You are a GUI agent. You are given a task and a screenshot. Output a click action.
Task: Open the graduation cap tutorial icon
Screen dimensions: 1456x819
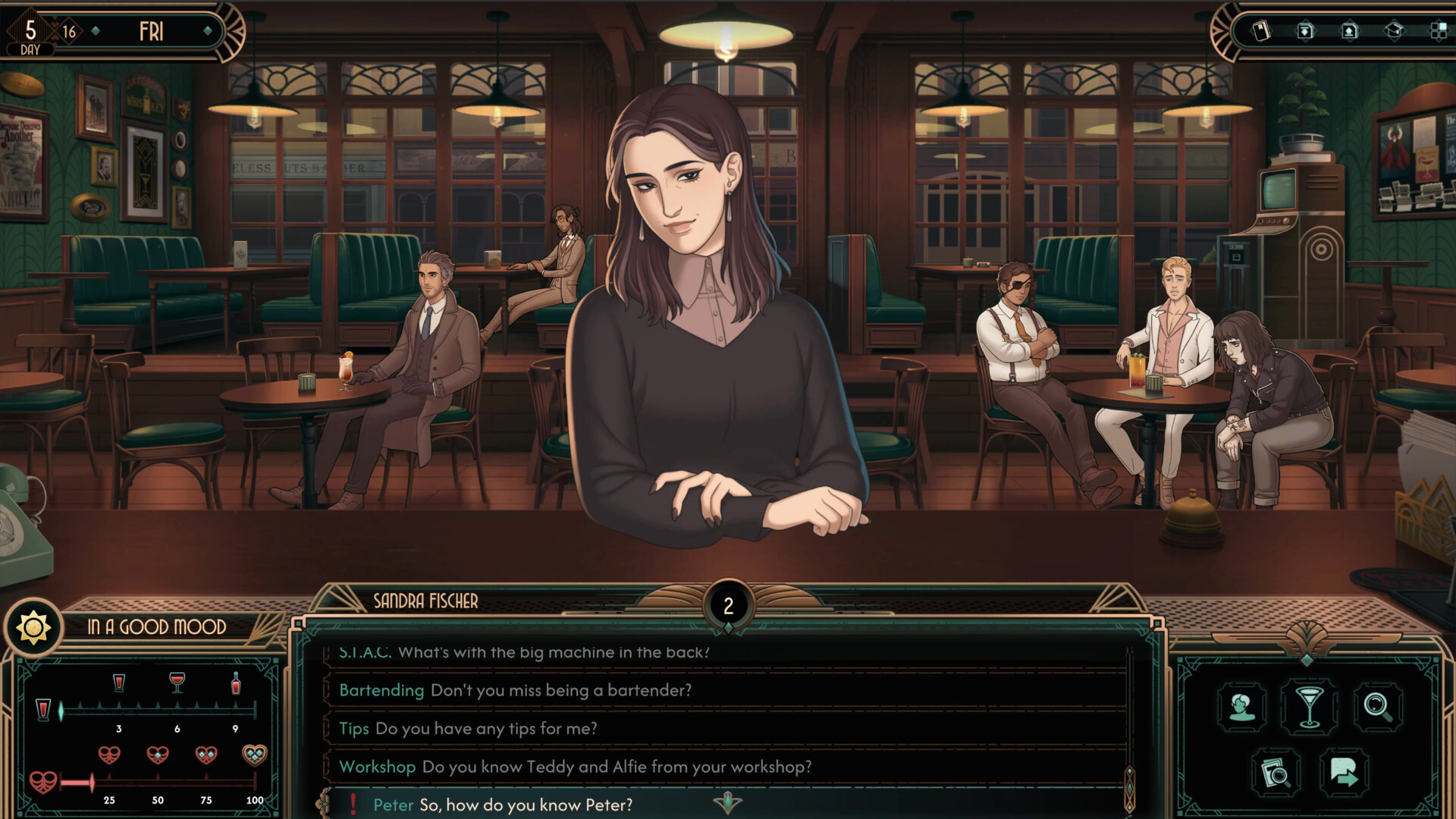point(1394,31)
